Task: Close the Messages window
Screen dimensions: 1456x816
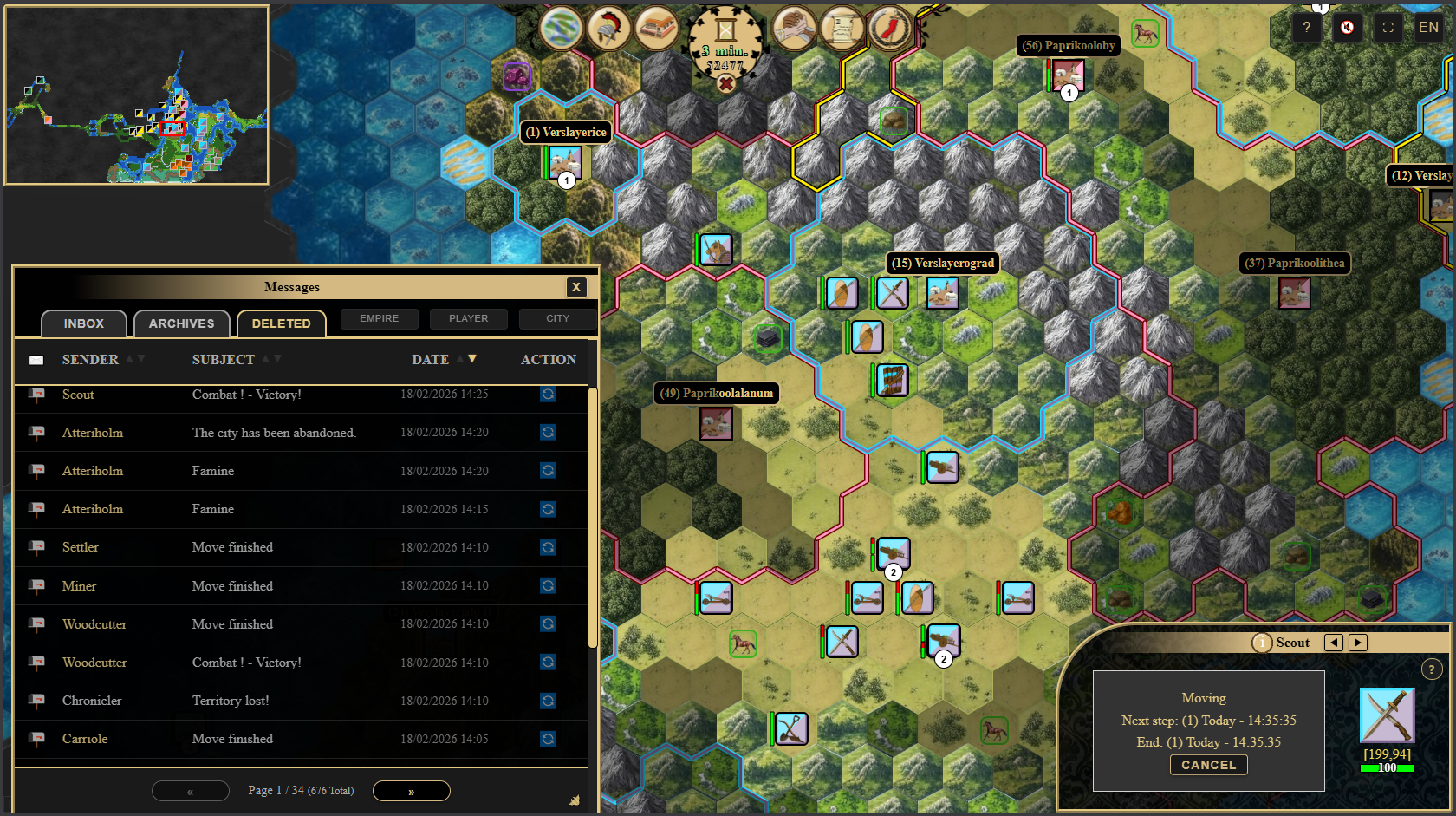Action: (x=576, y=287)
